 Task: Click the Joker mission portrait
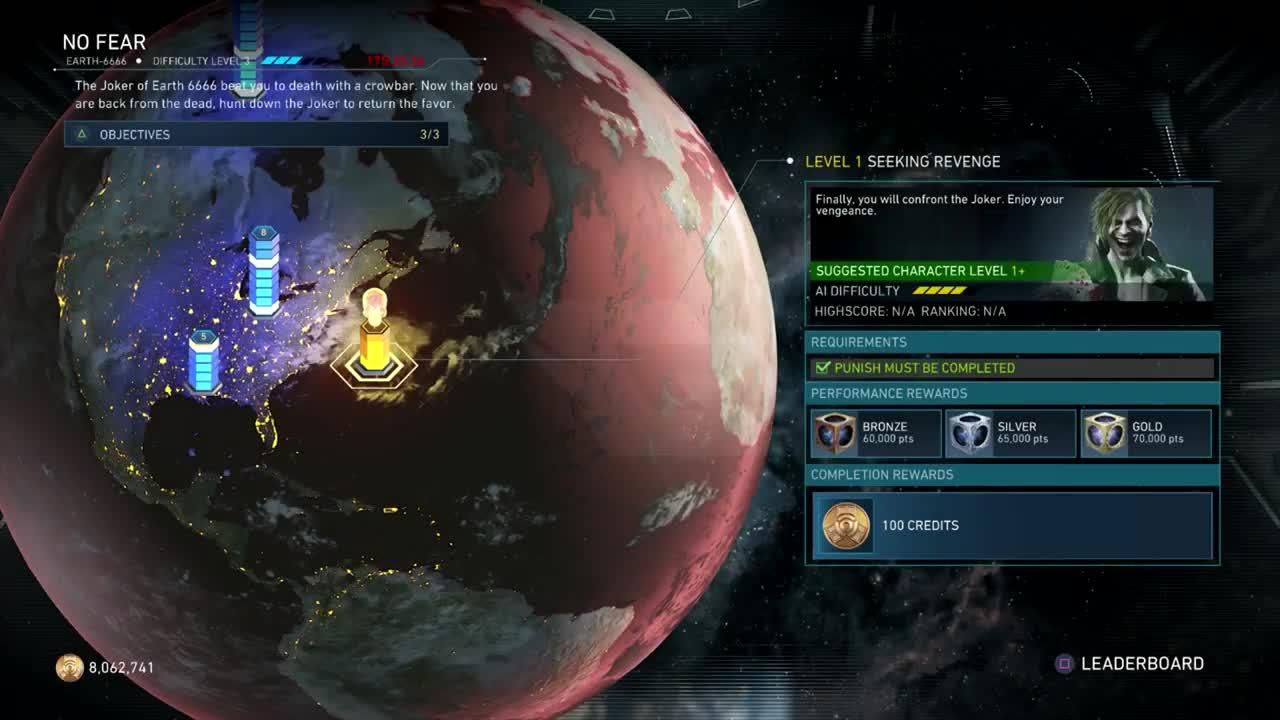tap(1150, 245)
